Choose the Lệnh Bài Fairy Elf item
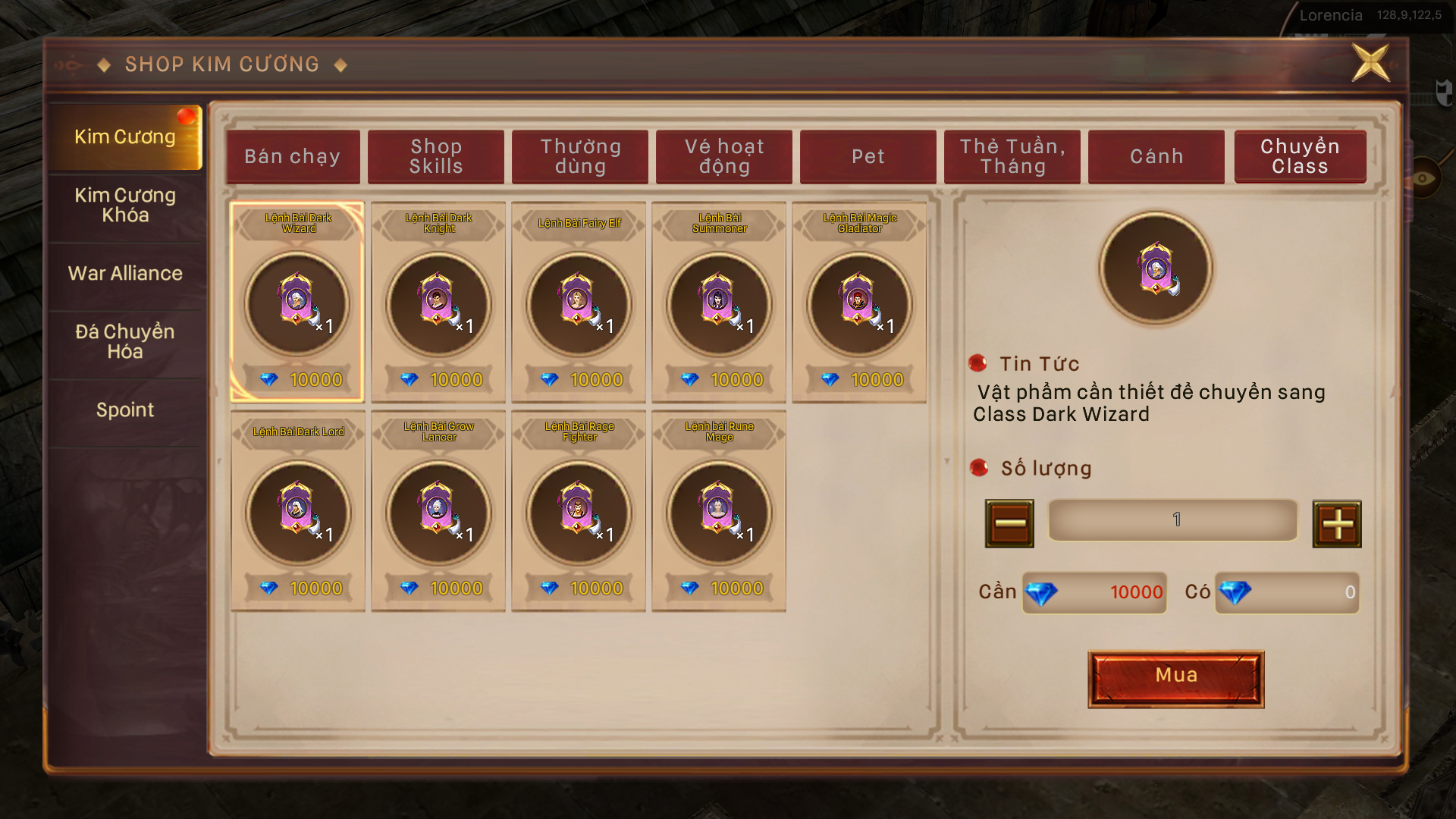Image resolution: width=1456 pixels, height=819 pixels. tap(579, 302)
